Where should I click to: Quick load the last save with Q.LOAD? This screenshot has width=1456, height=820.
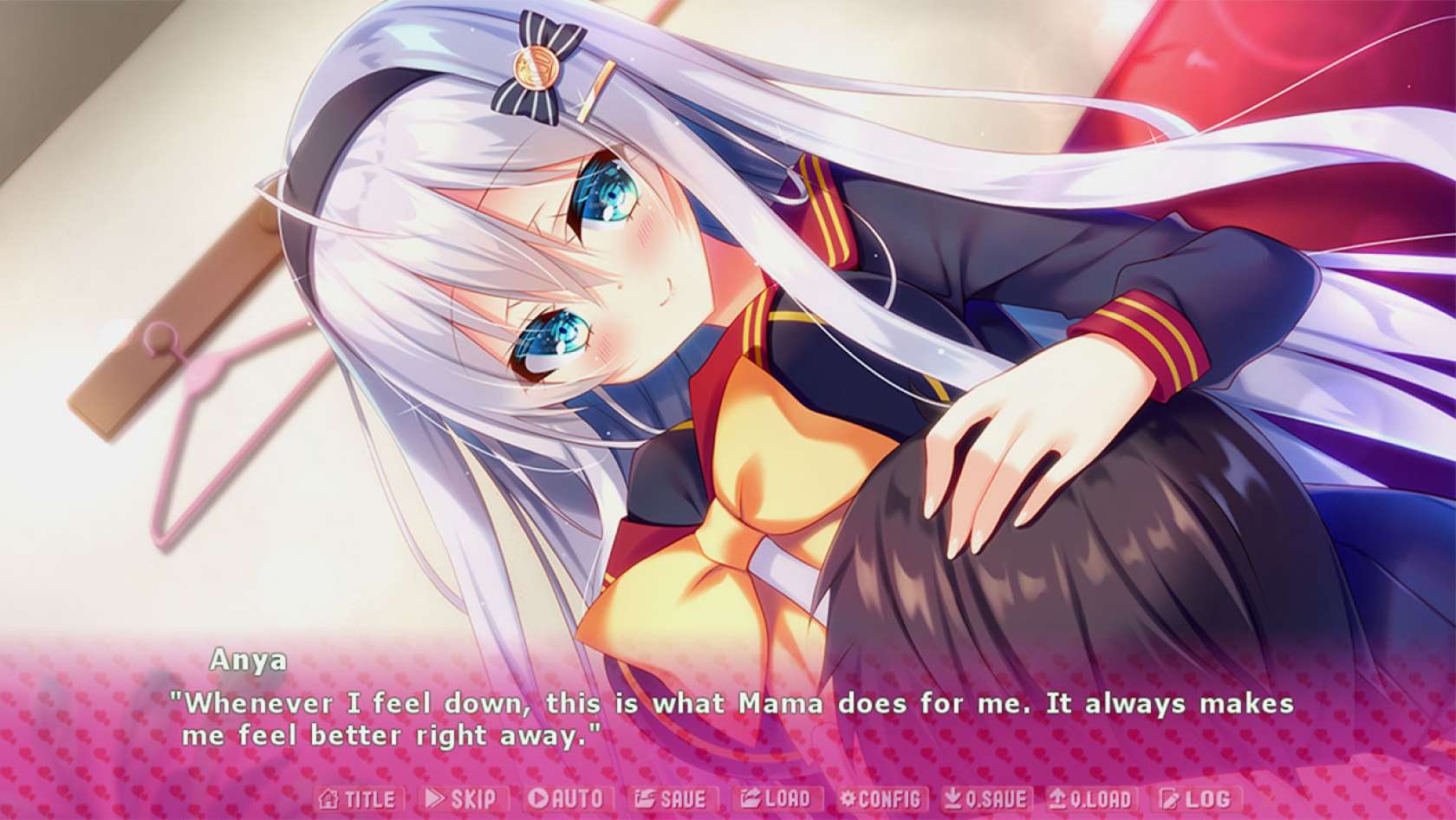pyautogui.click(x=1090, y=799)
